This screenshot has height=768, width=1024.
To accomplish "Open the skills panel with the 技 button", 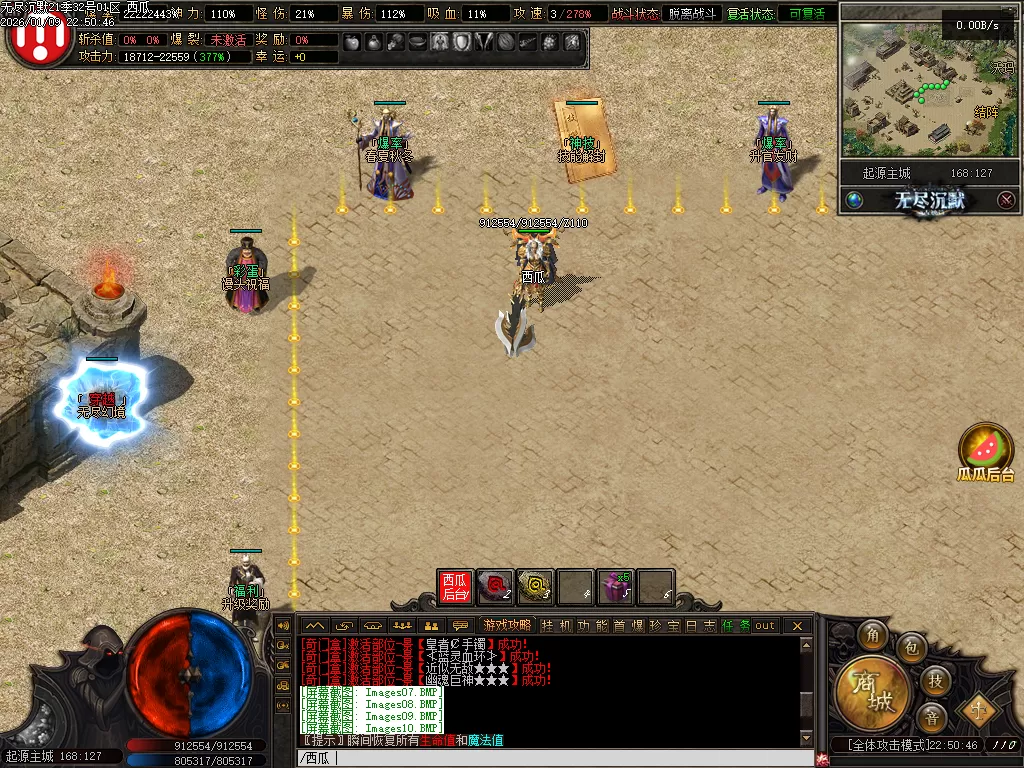I will coord(936,680).
